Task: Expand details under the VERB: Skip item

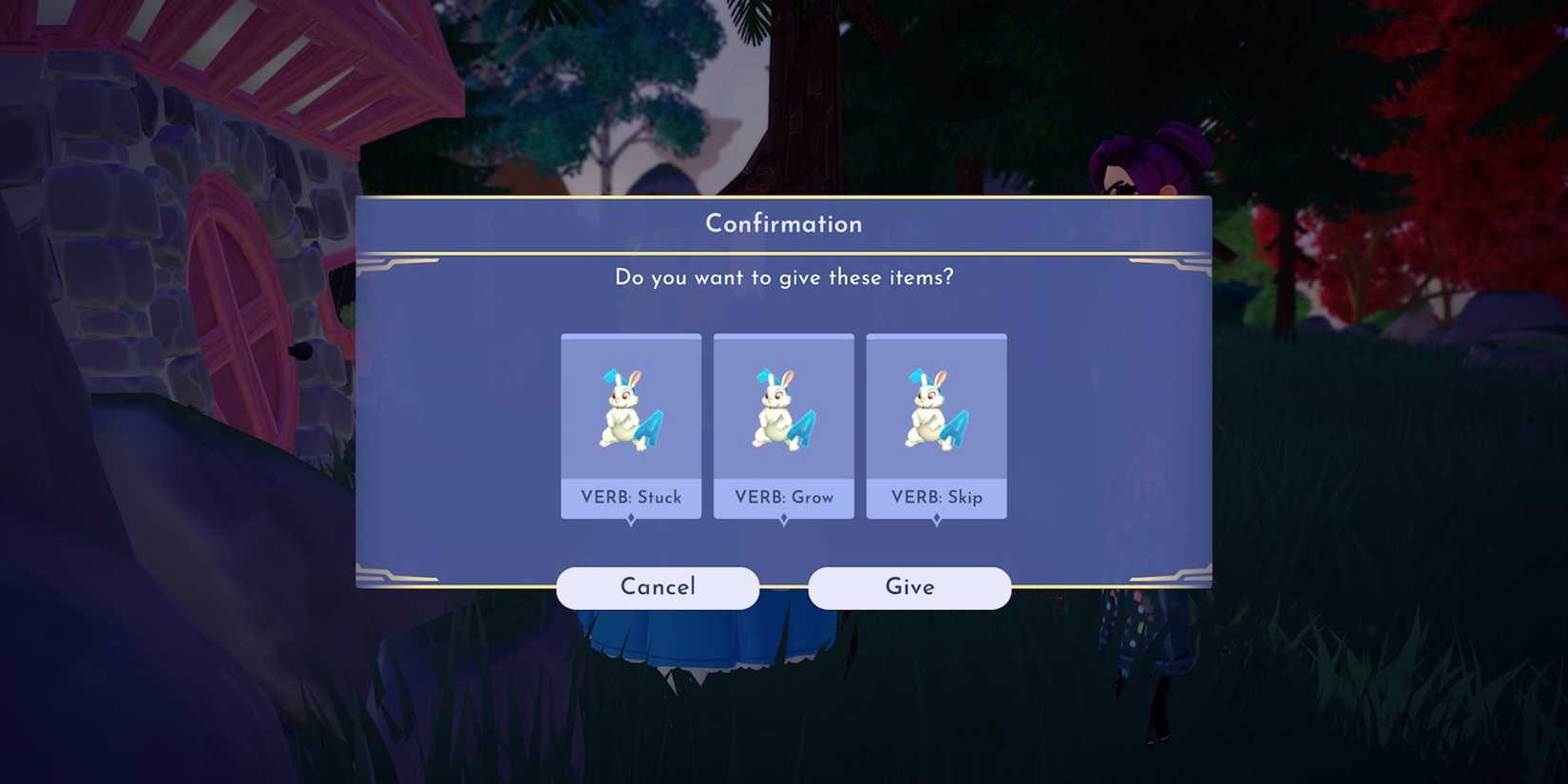Action: (x=937, y=518)
